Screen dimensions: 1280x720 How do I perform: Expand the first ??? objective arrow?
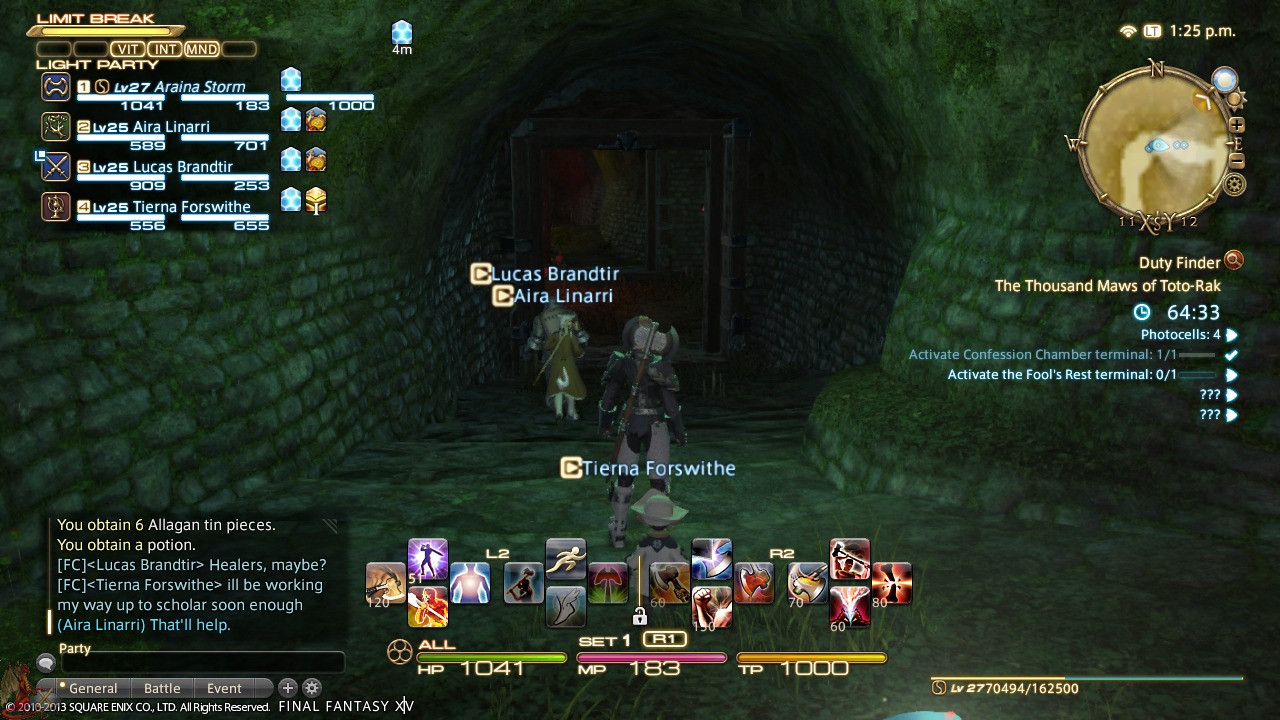pyautogui.click(x=1234, y=394)
